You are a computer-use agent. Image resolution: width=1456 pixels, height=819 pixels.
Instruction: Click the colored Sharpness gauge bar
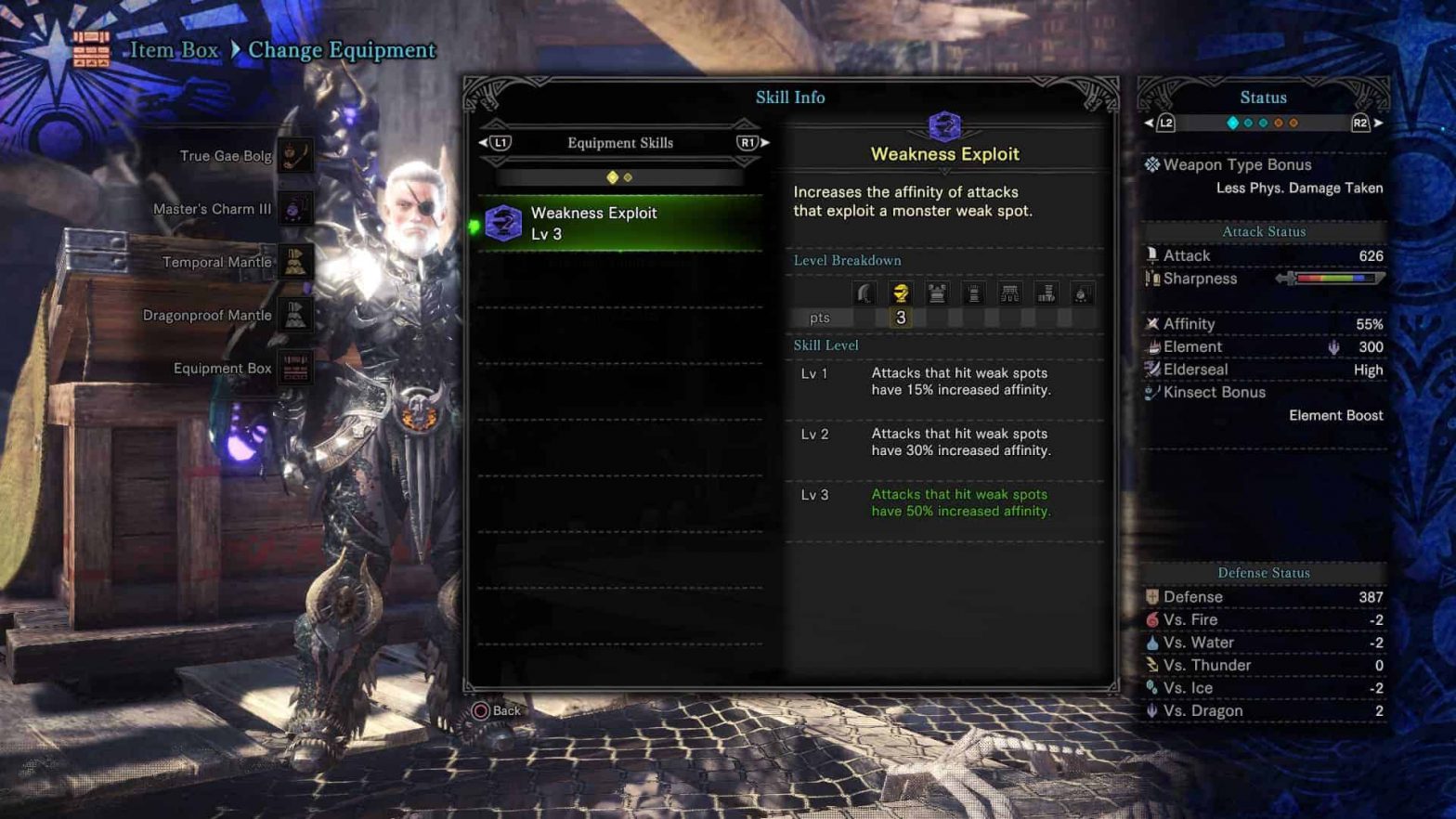tap(1333, 277)
